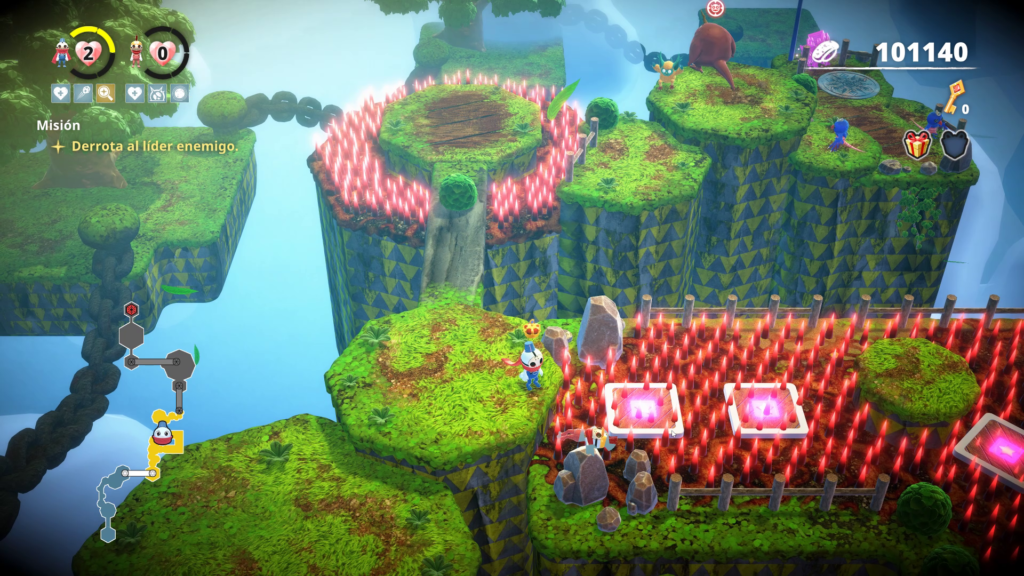The height and width of the screenshot is (576, 1024).
Task: Select the red player two portrait
Action: point(136,53)
